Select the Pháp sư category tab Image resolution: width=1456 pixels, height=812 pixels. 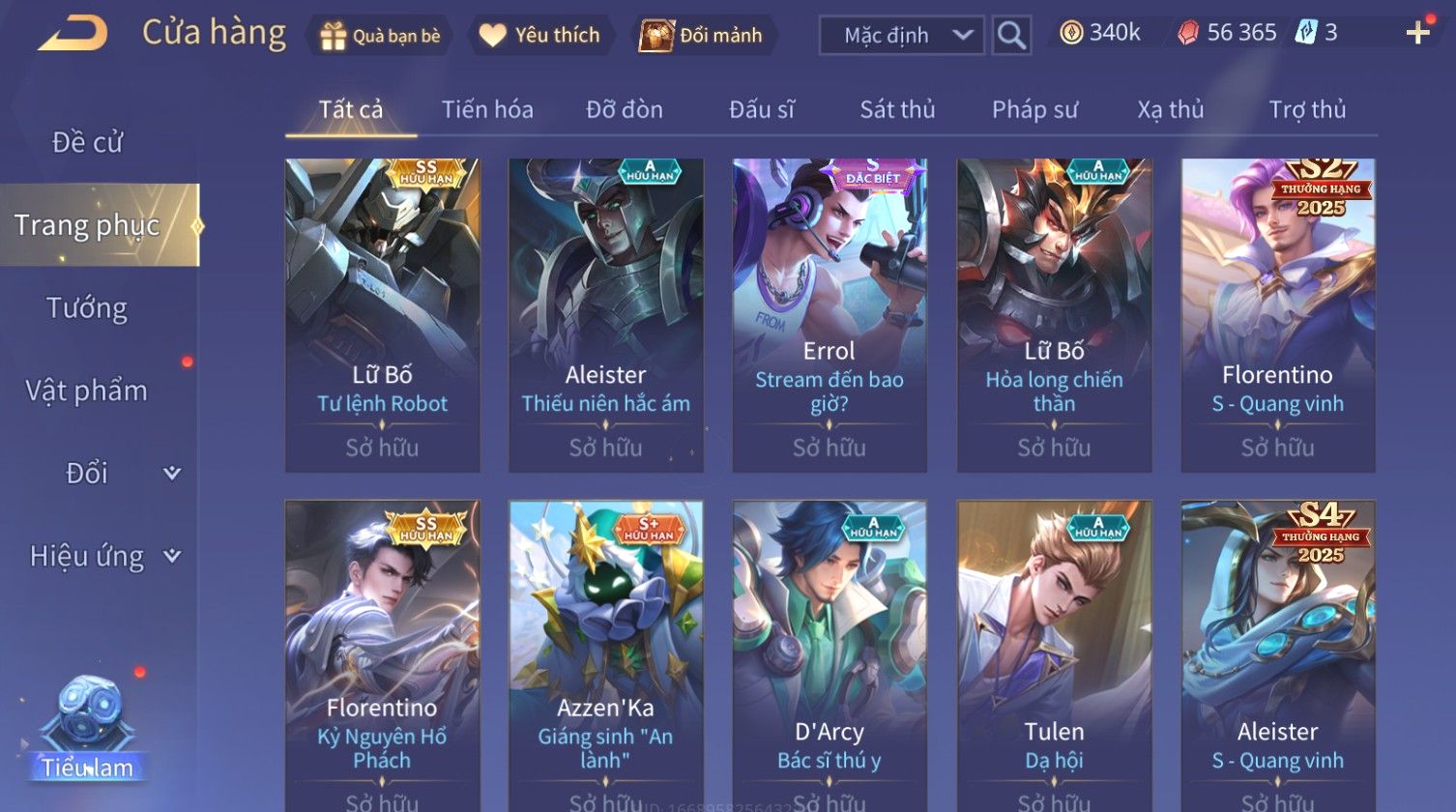(x=1034, y=109)
